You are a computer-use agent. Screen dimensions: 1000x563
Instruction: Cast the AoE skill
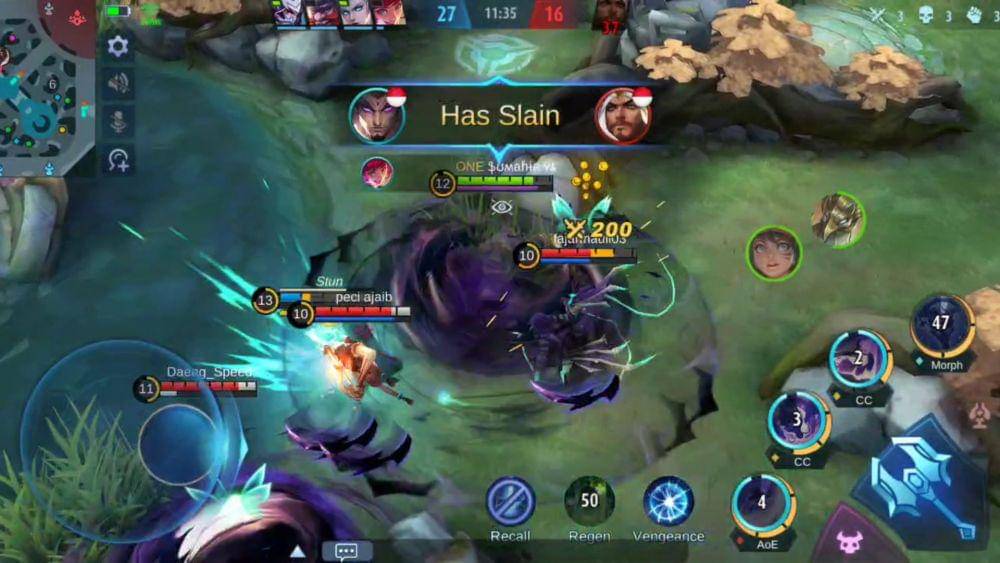763,505
